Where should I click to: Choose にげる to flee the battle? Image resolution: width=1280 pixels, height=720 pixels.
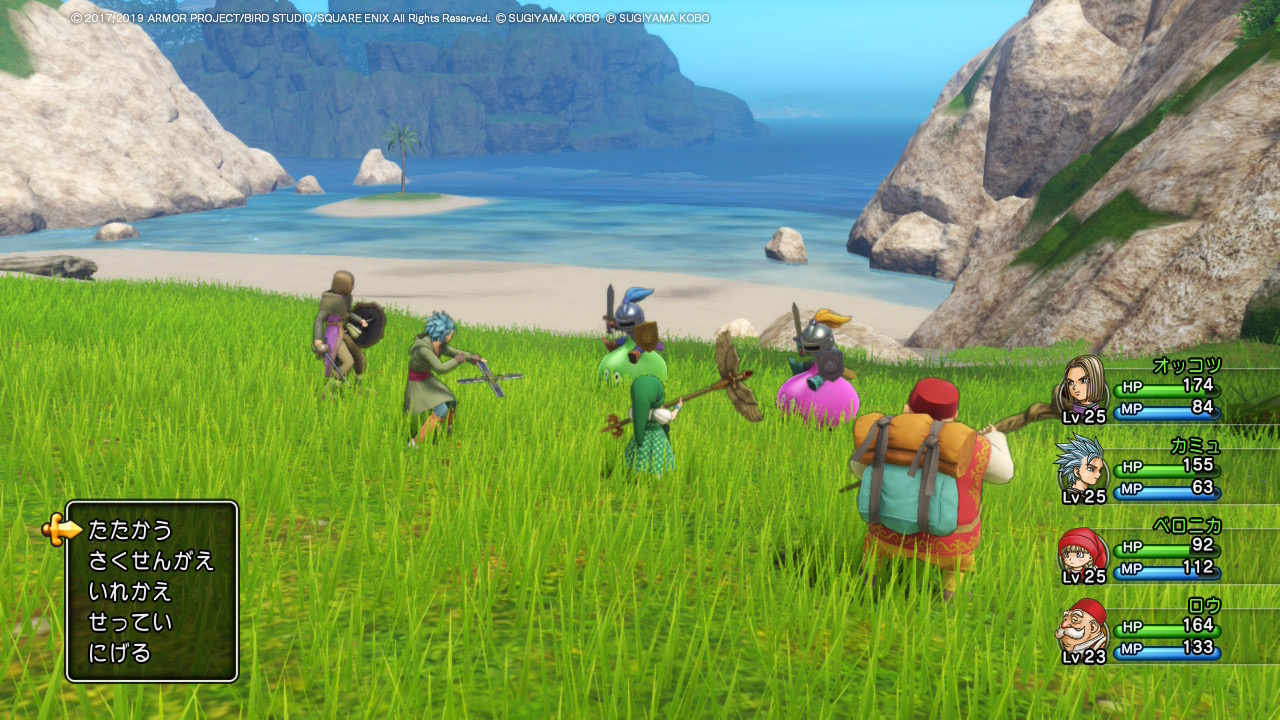tap(120, 654)
